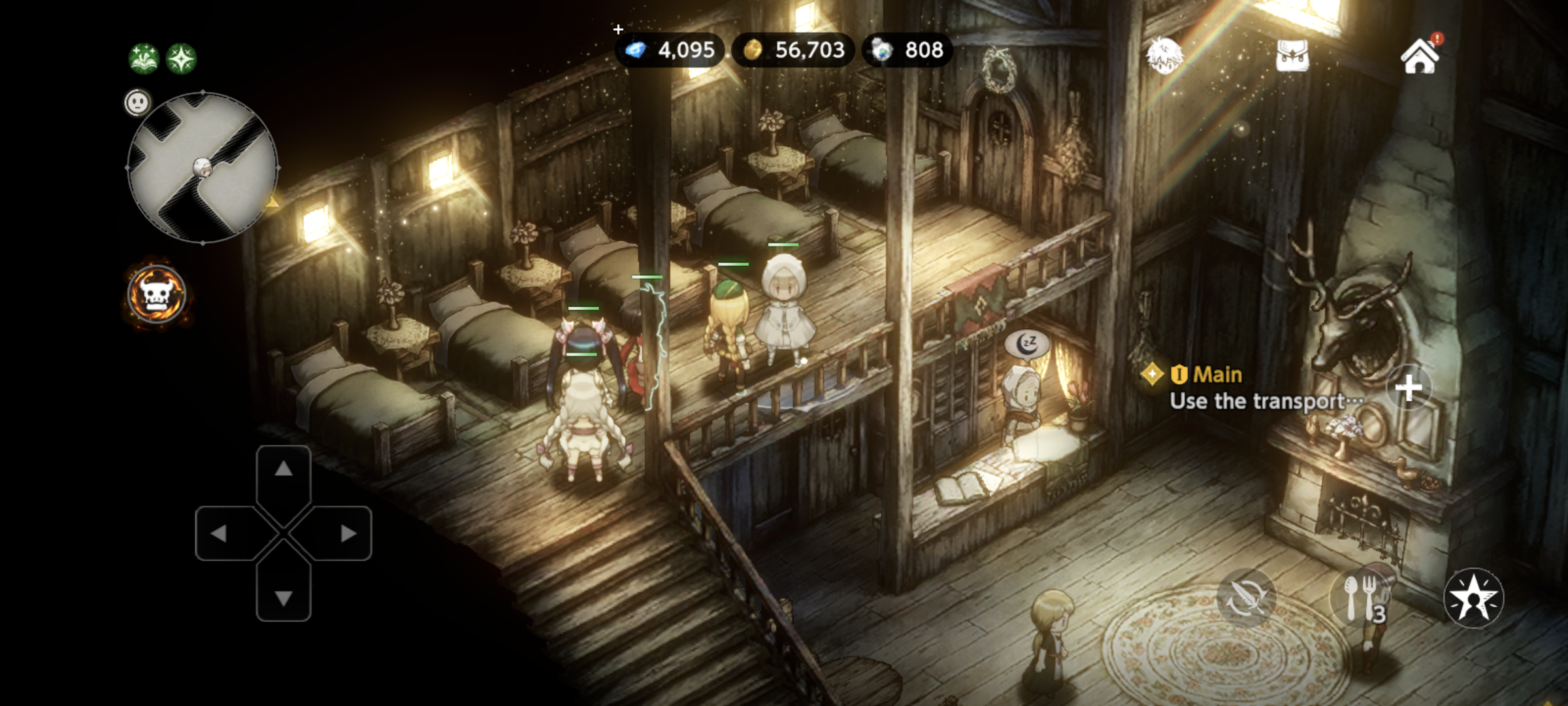Open the circular minimap
The width and height of the screenshot is (1568, 706).
(x=203, y=168)
